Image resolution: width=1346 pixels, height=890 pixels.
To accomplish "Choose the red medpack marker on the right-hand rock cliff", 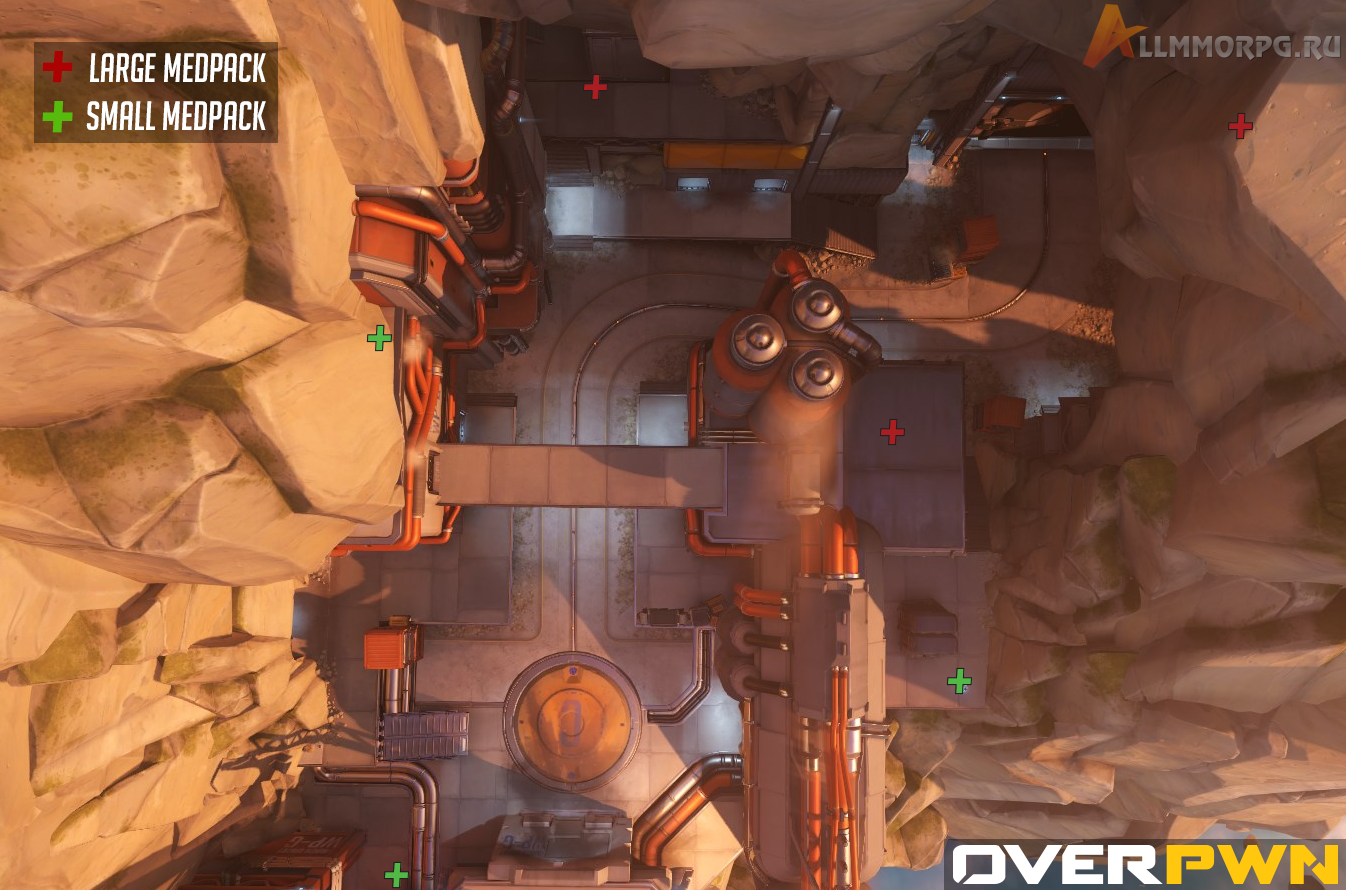I will (x=1240, y=126).
